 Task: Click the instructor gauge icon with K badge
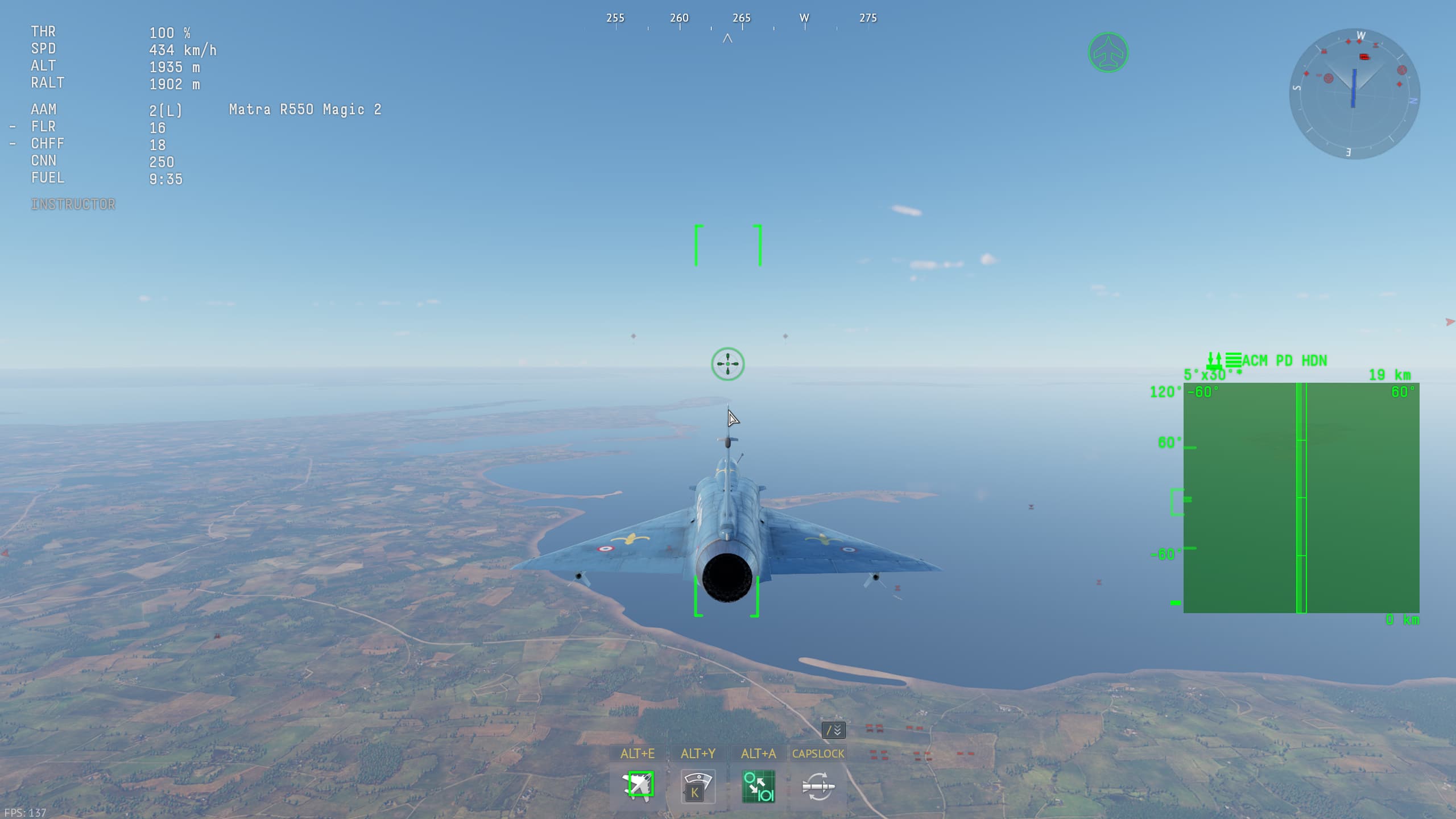point(698,787)
